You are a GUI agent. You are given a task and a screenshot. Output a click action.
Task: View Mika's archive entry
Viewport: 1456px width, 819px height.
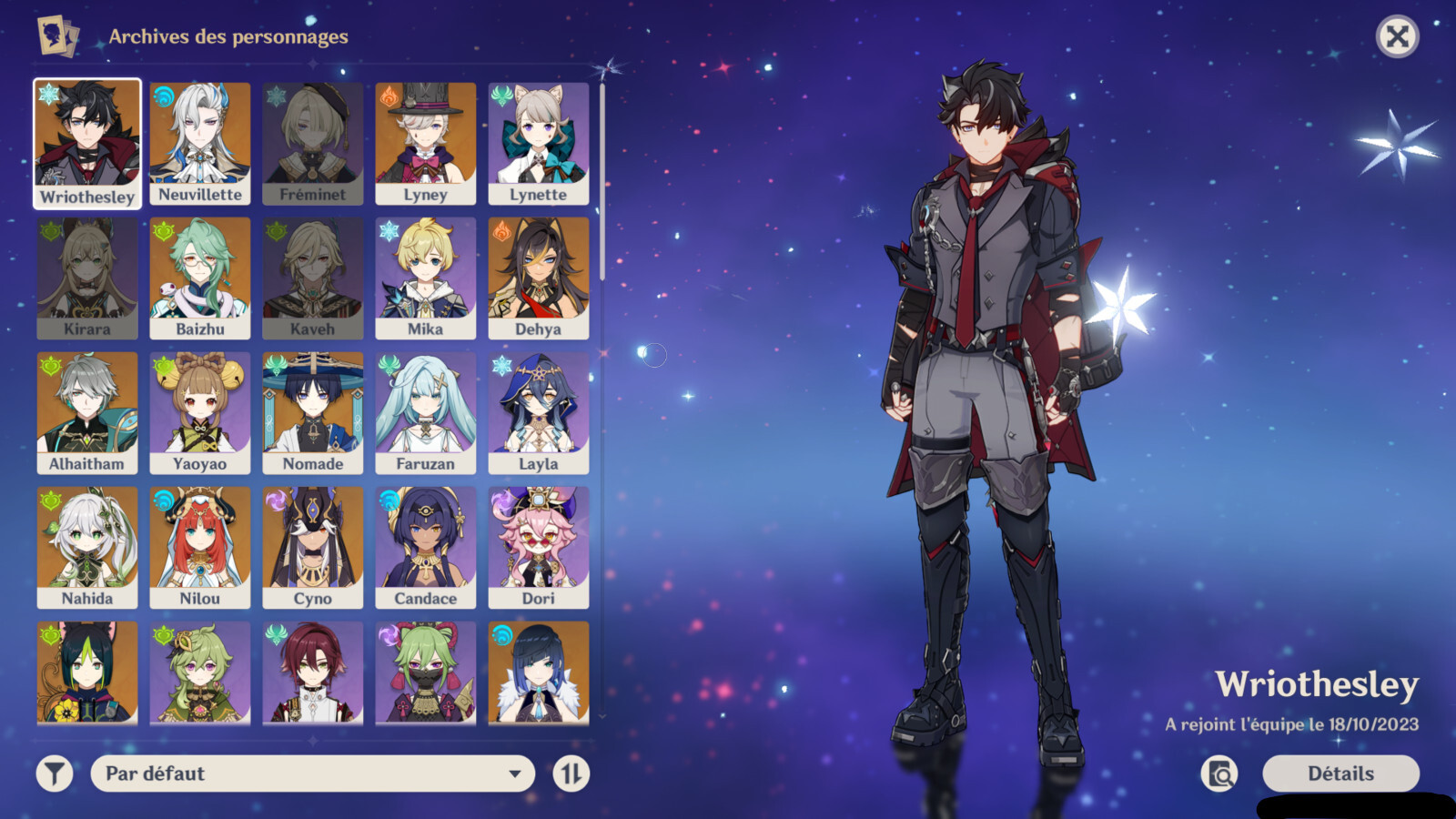(426, 278)
